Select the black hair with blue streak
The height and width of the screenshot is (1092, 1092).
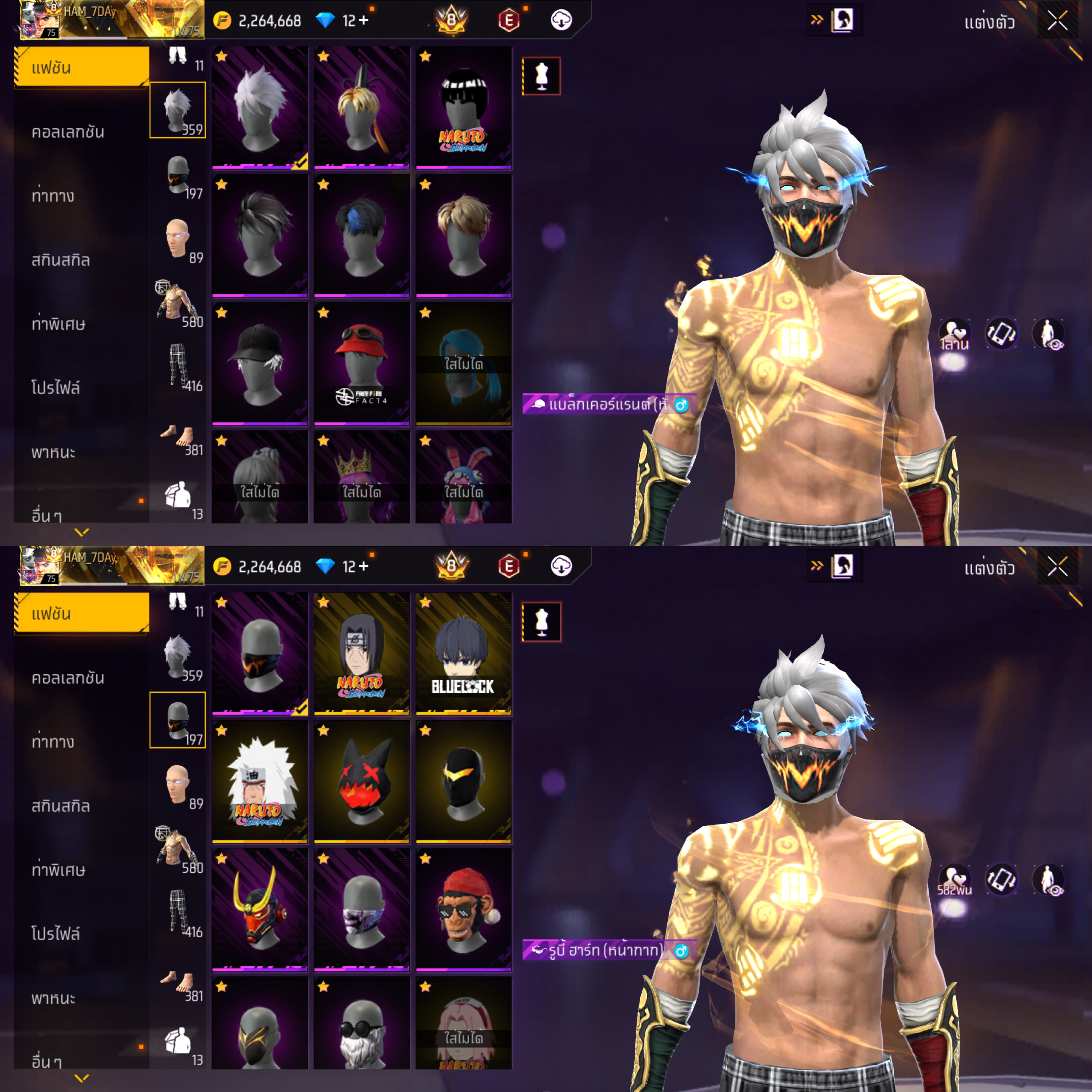pos(361,235)
